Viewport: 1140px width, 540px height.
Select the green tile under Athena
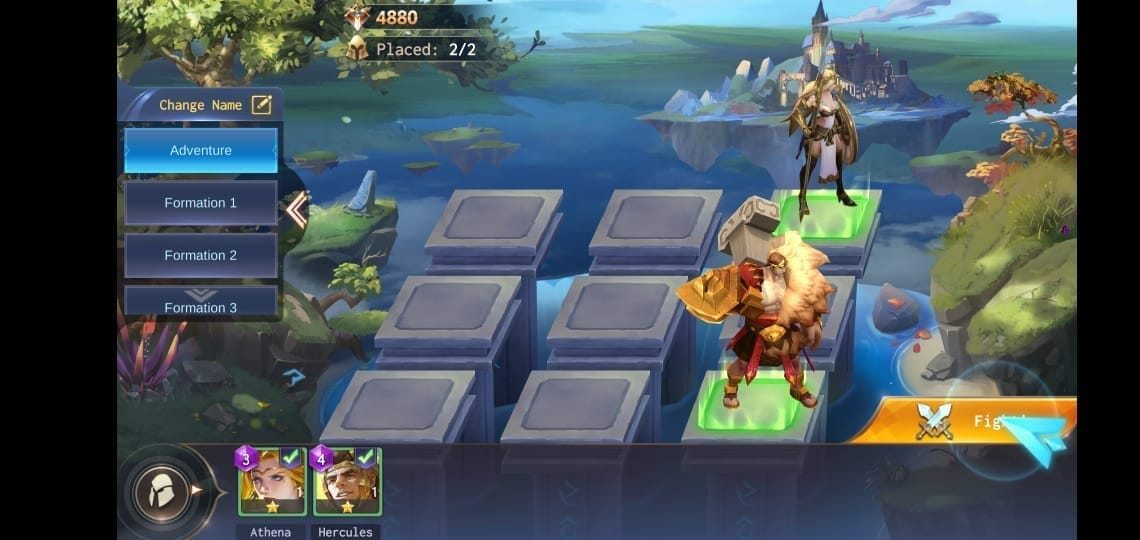(x=825, y=215)
